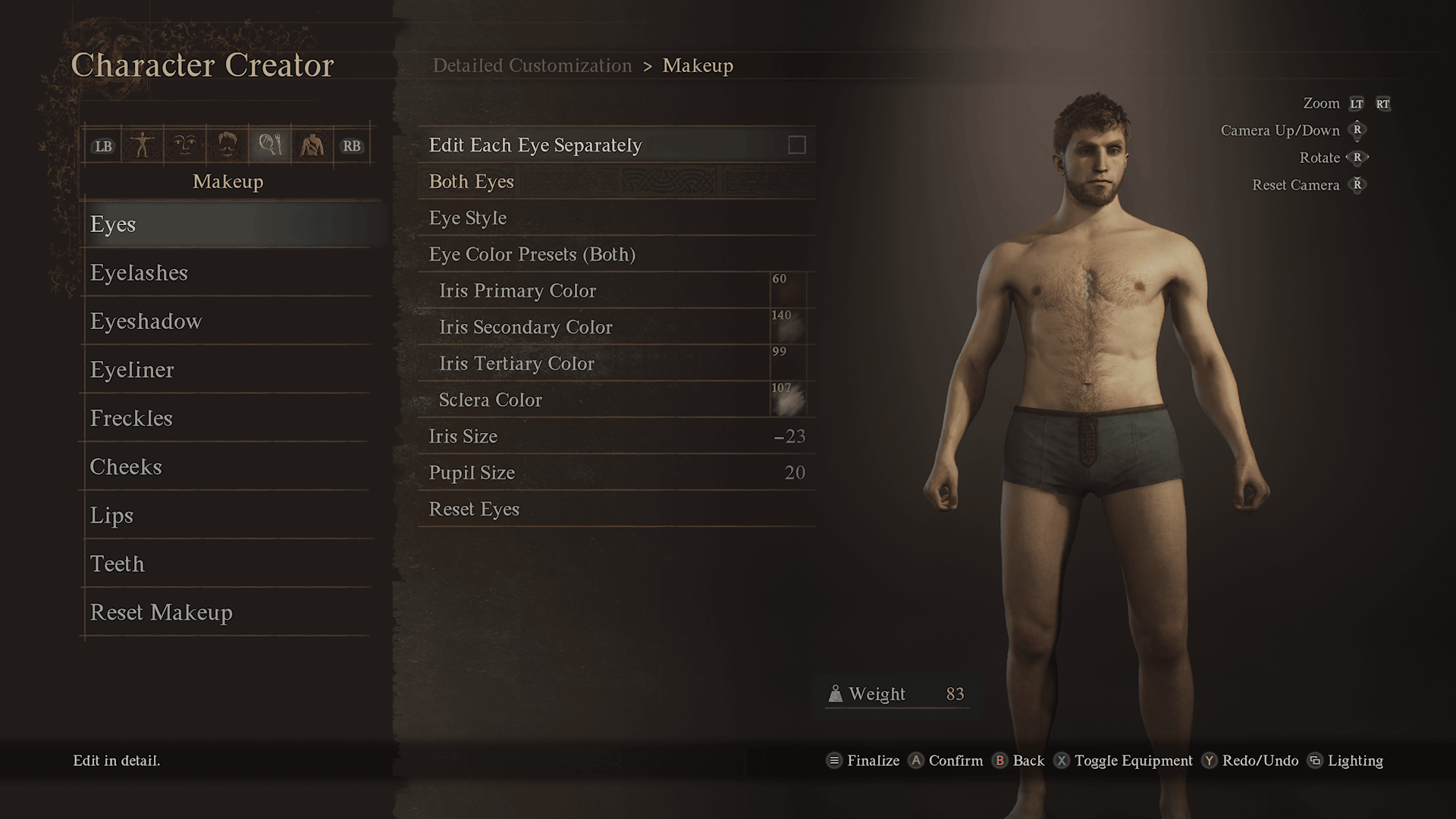This screenshot has height=819, width=1456.
Task: Select the Eyelashes makeup category
Action: pos(139,273)
